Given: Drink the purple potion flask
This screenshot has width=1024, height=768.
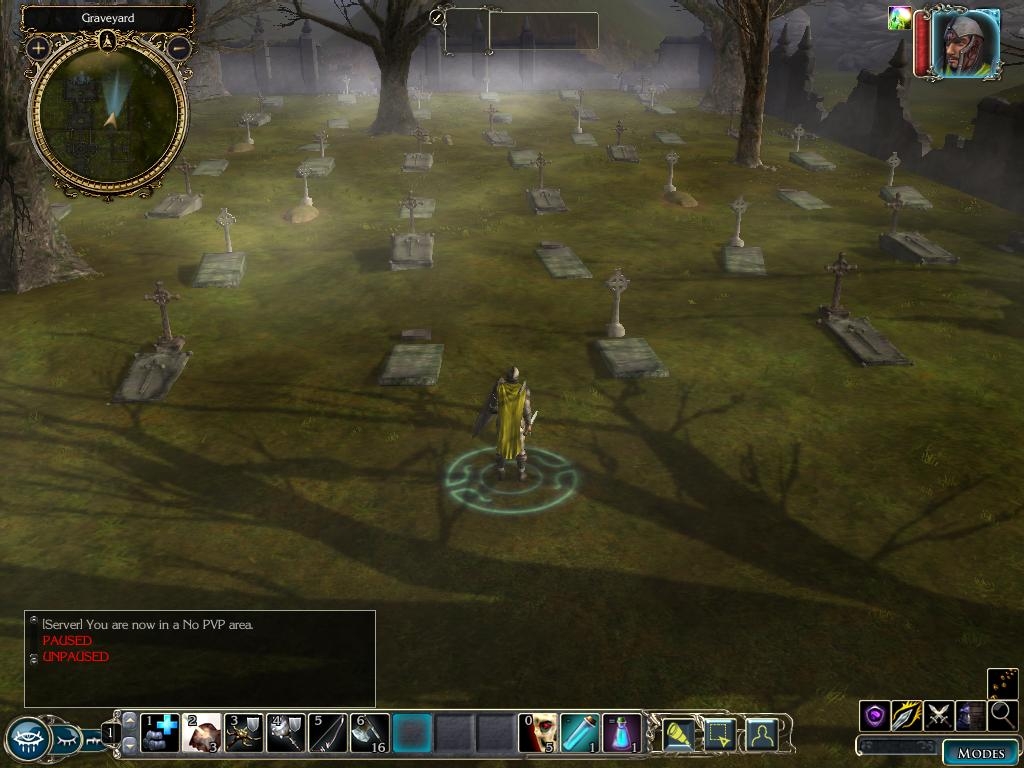Looking at the screenshot, I should point(621,733).
